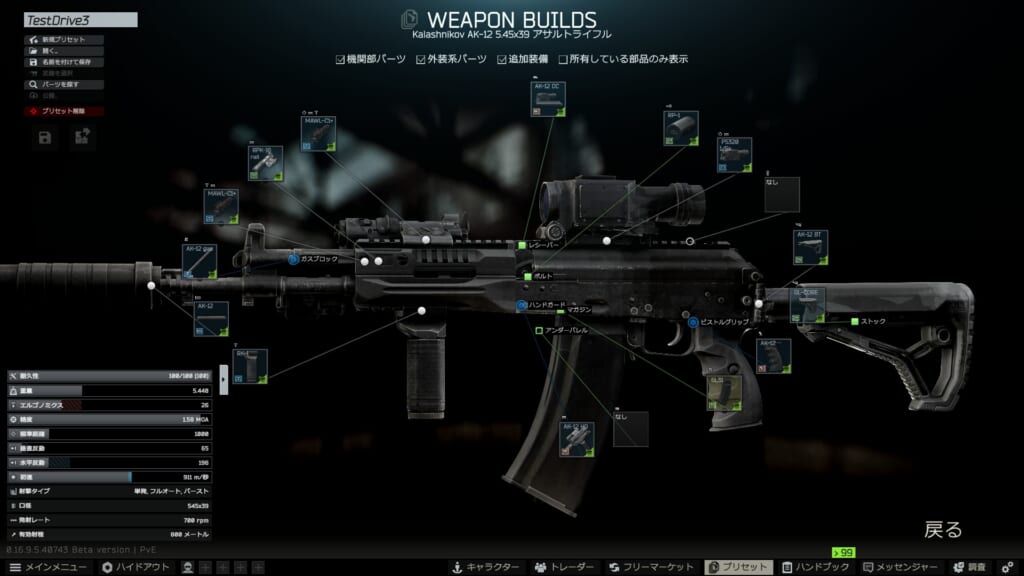Enable 所有している部品のみ表示 filter
Viewport: 1024px width, 576px height.
[x=563, y=59]
